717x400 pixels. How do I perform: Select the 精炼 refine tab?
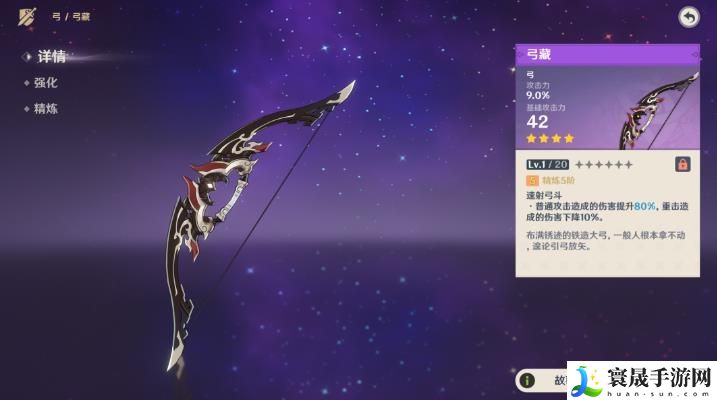click(47, 108)
